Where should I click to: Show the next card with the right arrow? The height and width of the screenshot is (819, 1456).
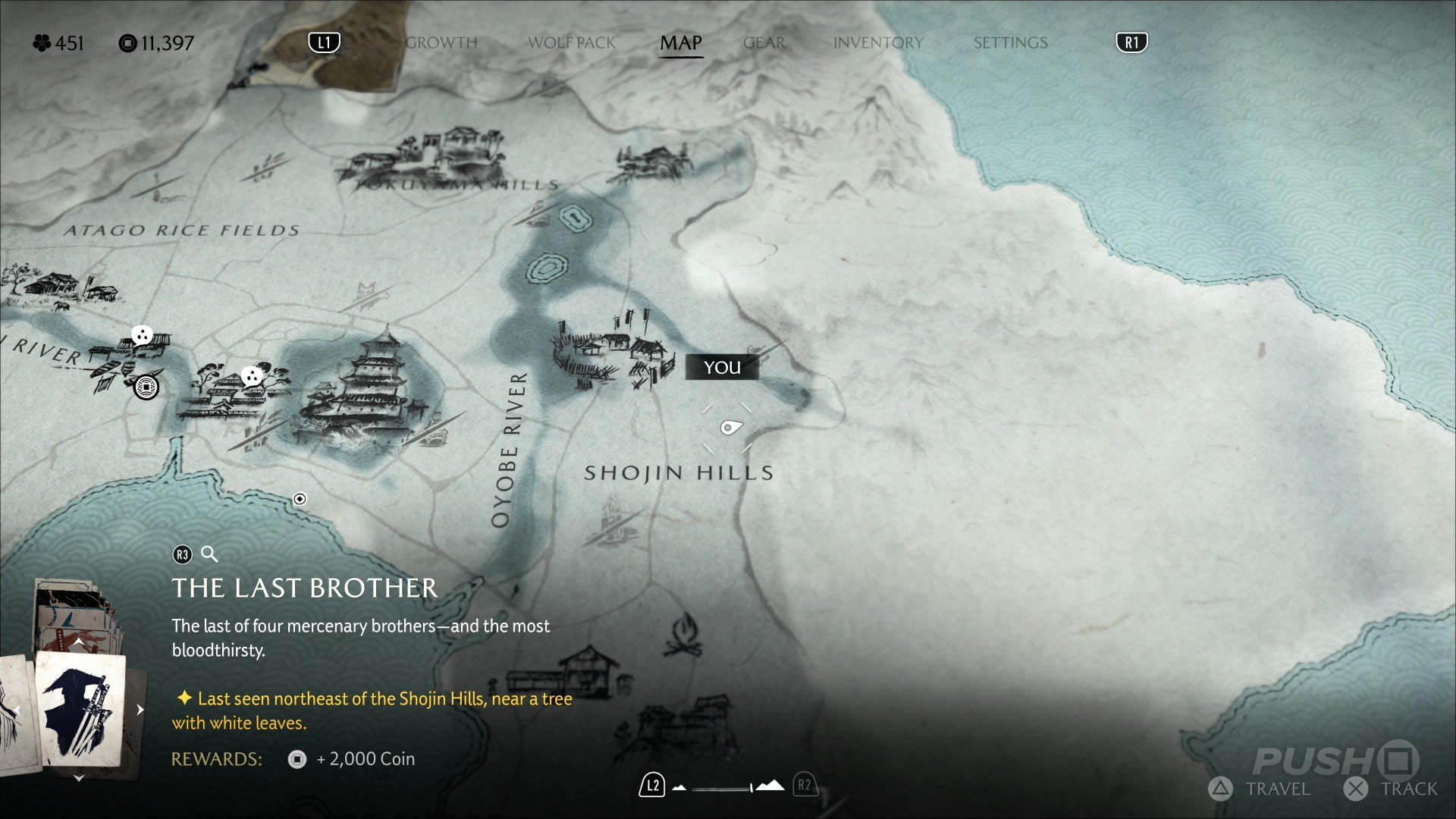tap(140, 710)
